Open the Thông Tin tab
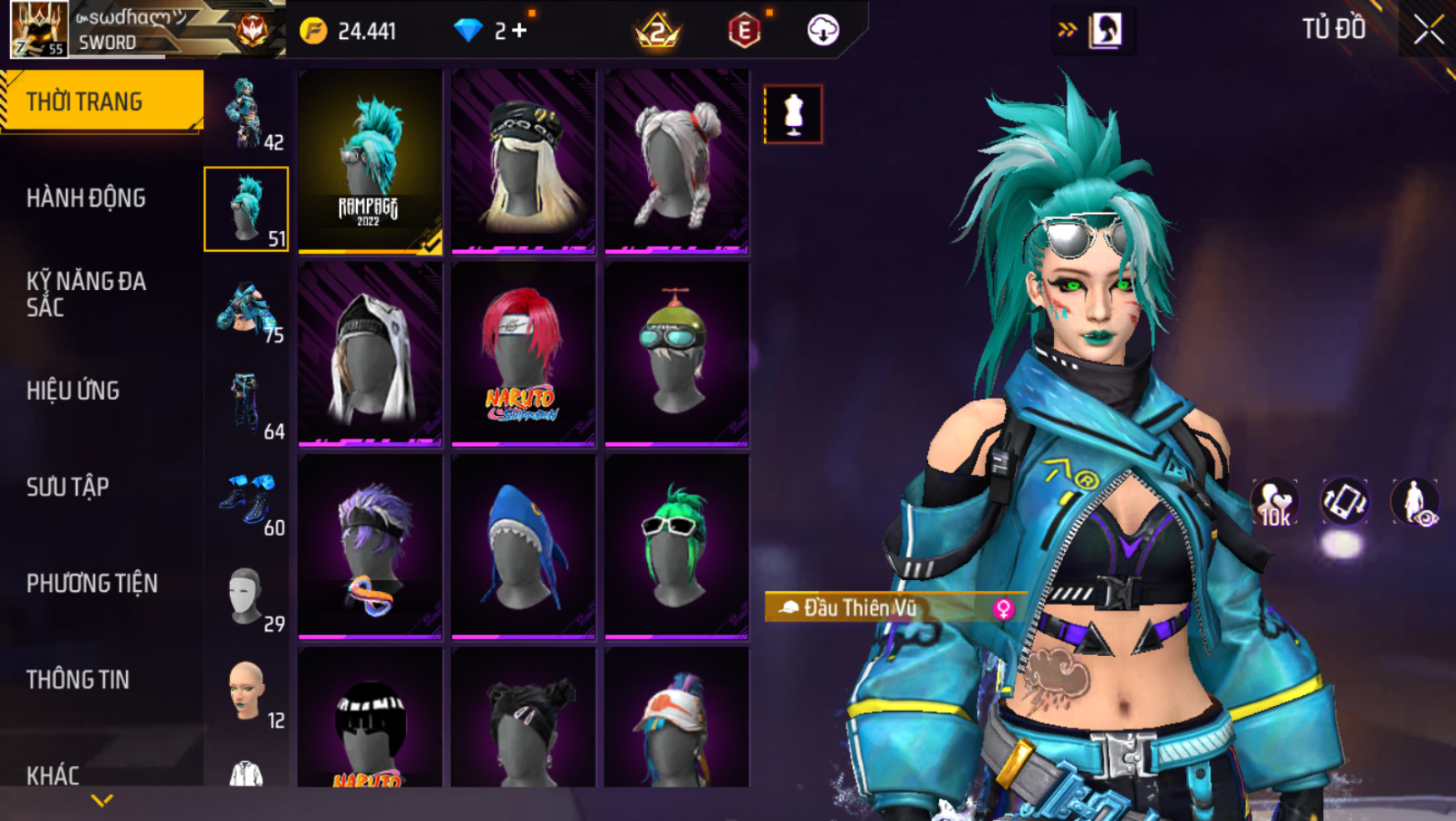Image resolution: width=1456 pixels, height=821 pixels. point(78,680)
